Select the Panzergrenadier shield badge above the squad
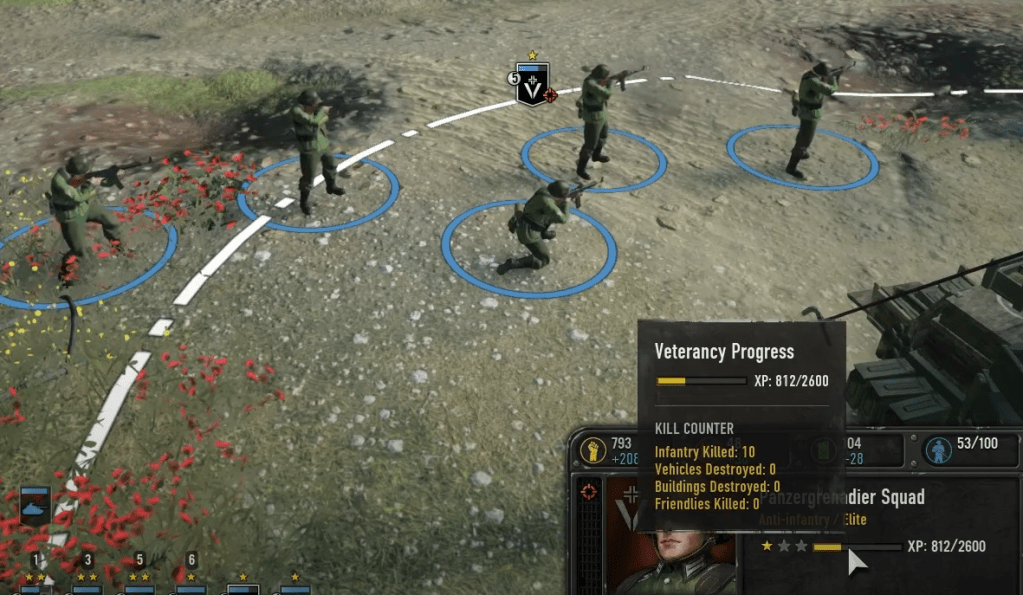The image size is (1023, 595). pos(532,84)
